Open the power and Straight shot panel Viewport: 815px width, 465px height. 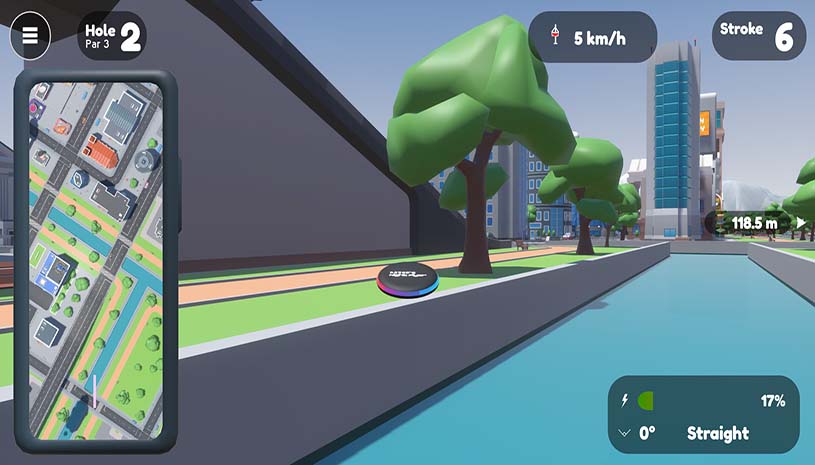[x=704, y=416]
